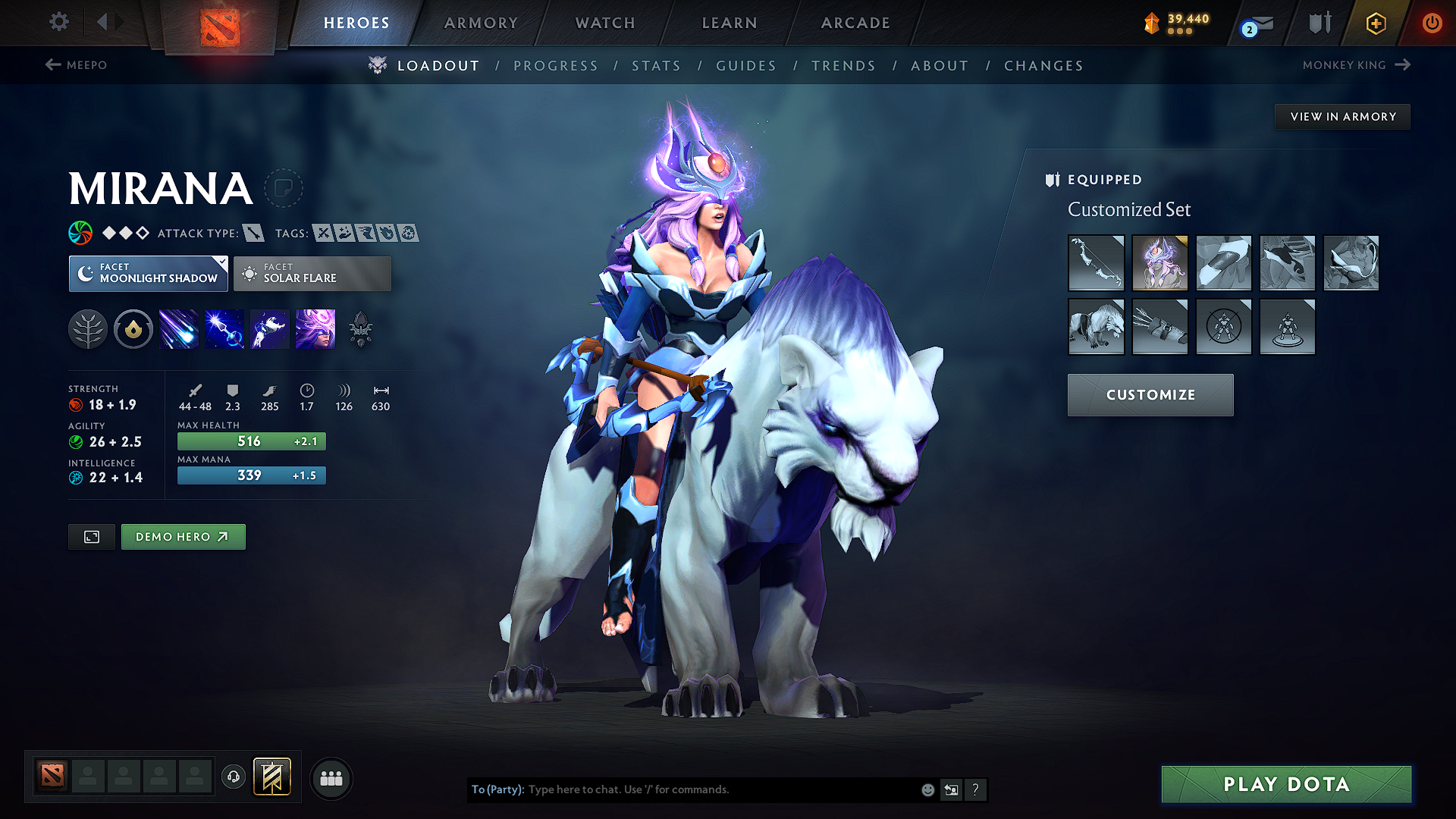The height and width of the screenshot is (819, 1456).
Task: Select the Starstorm ability icon
Action: [x=178, y=328]
